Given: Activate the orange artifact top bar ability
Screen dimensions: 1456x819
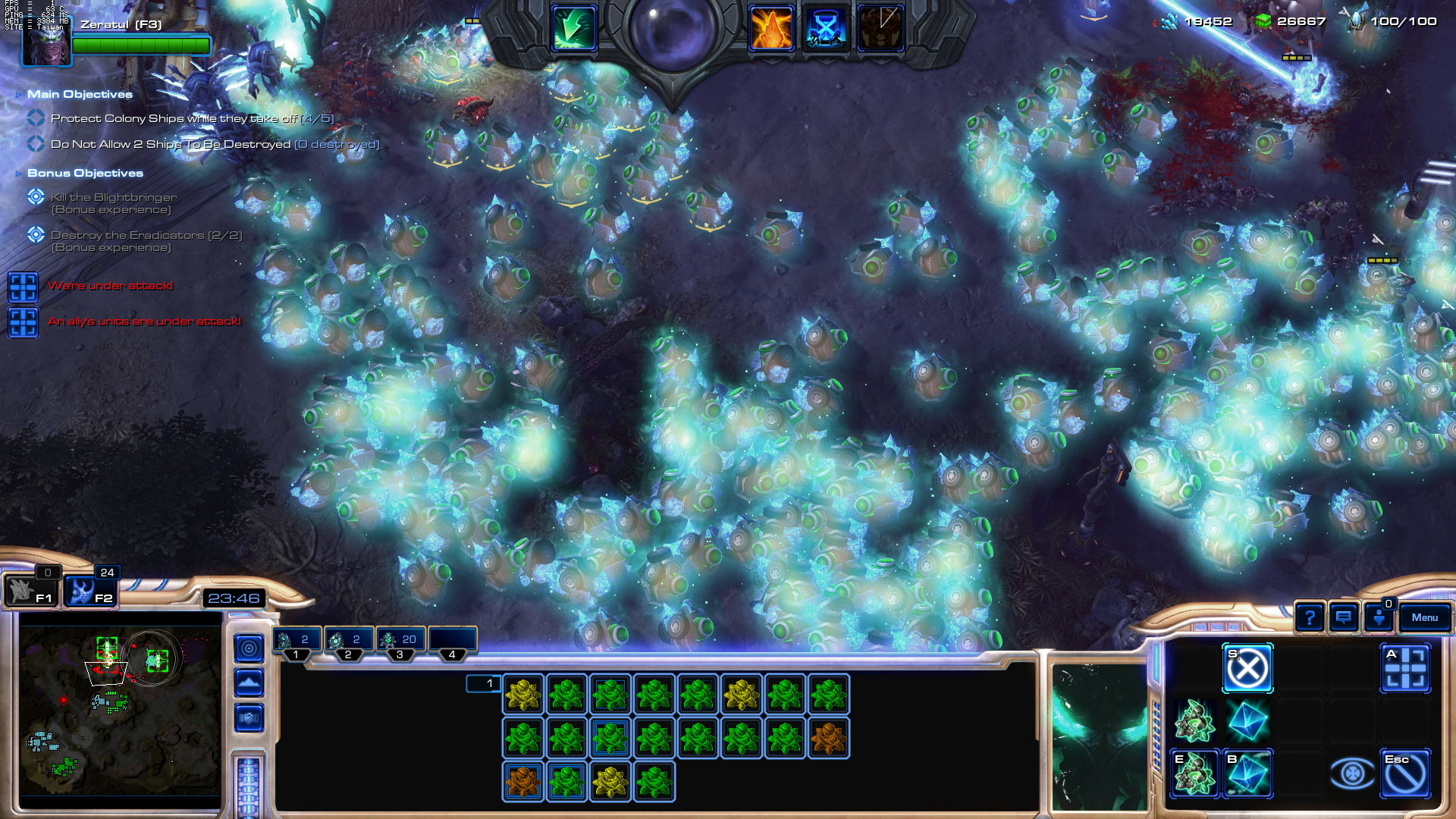Looking at the screenshot, I should 770,27.
